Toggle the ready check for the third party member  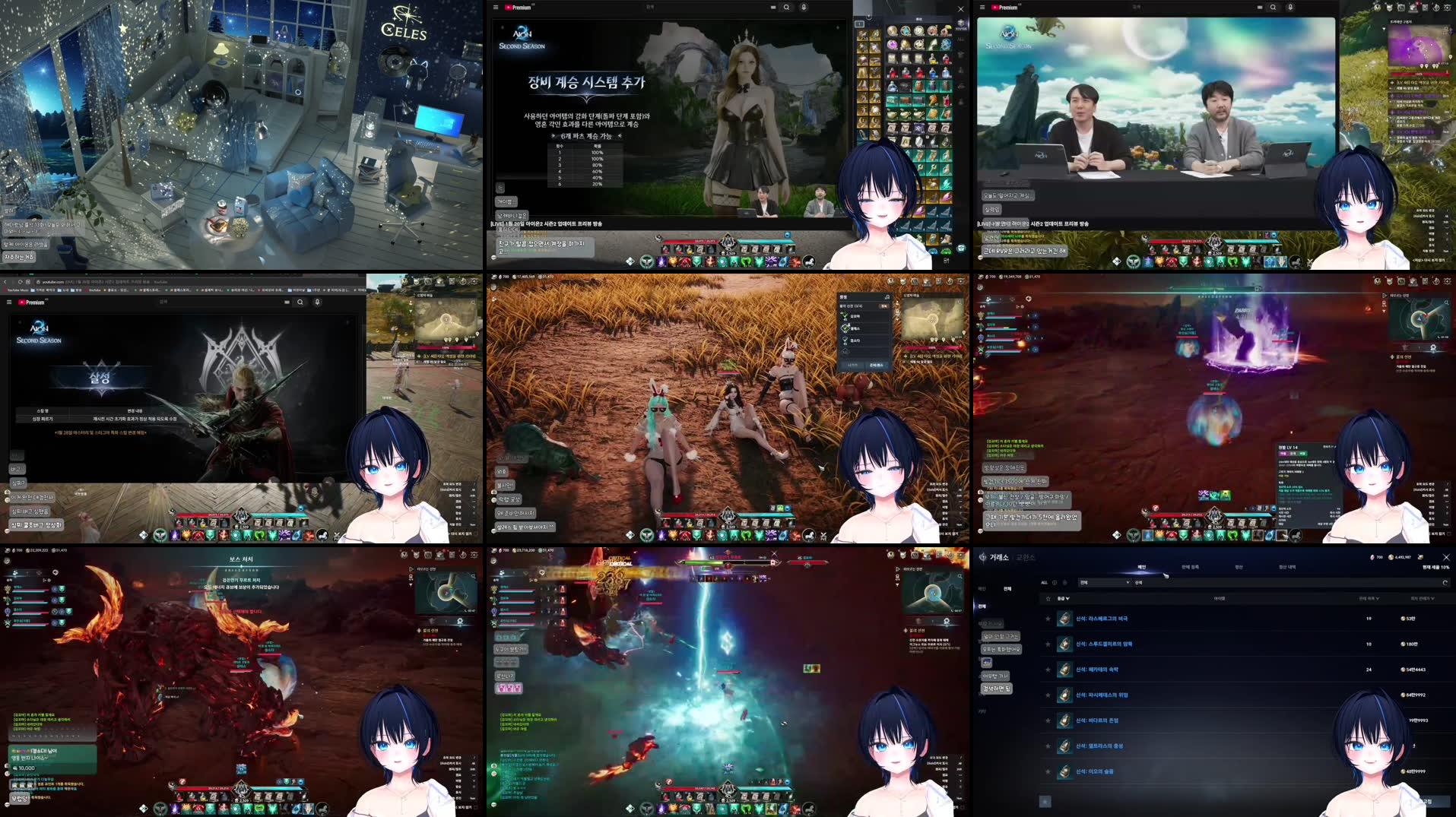(x=845, y=340)
